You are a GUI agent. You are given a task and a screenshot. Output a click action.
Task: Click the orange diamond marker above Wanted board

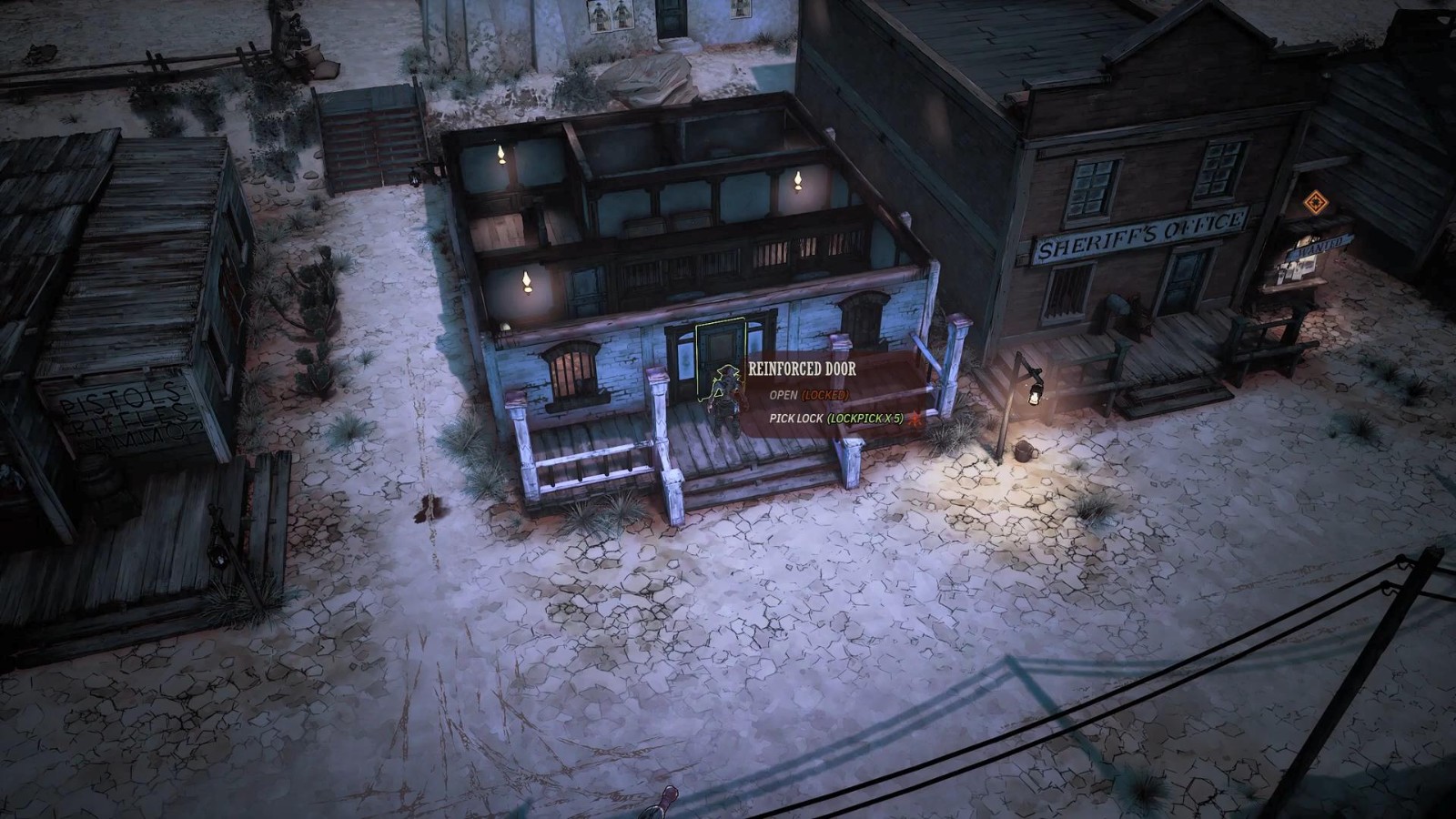[x=1313, y=202]
